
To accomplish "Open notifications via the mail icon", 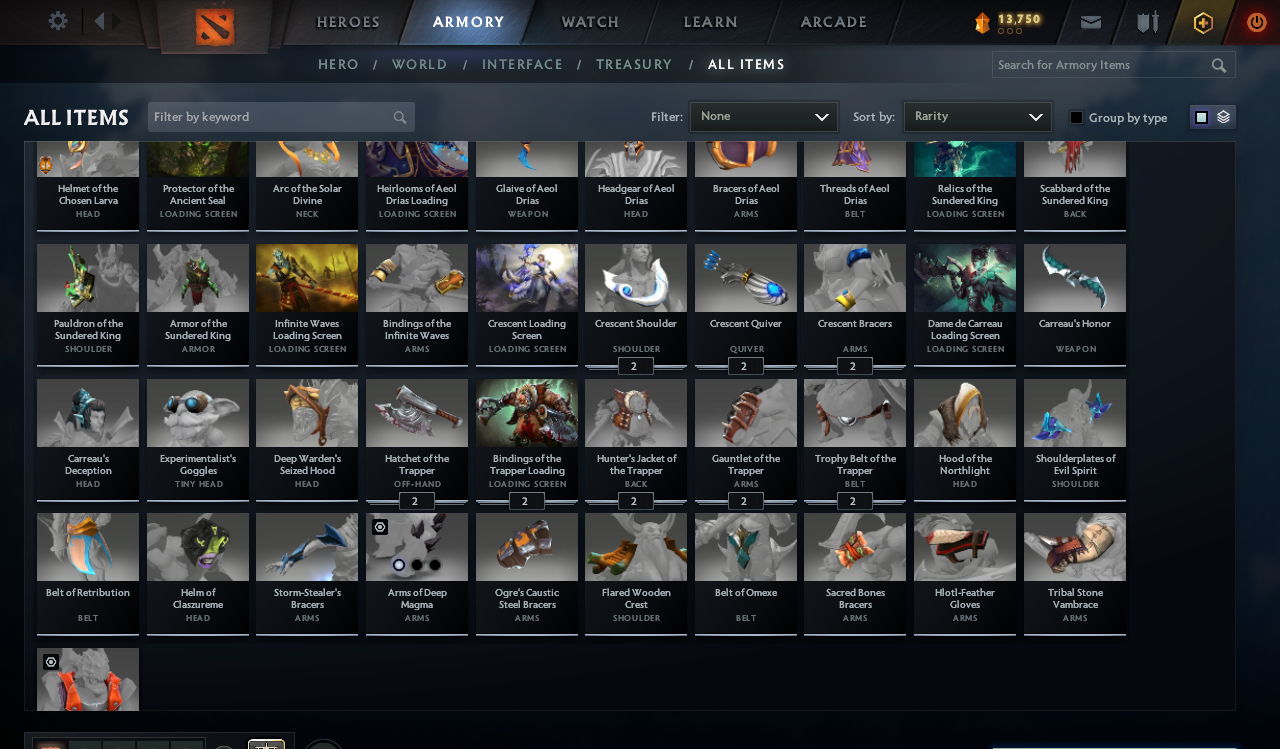I will click(x=1091, y=21).
